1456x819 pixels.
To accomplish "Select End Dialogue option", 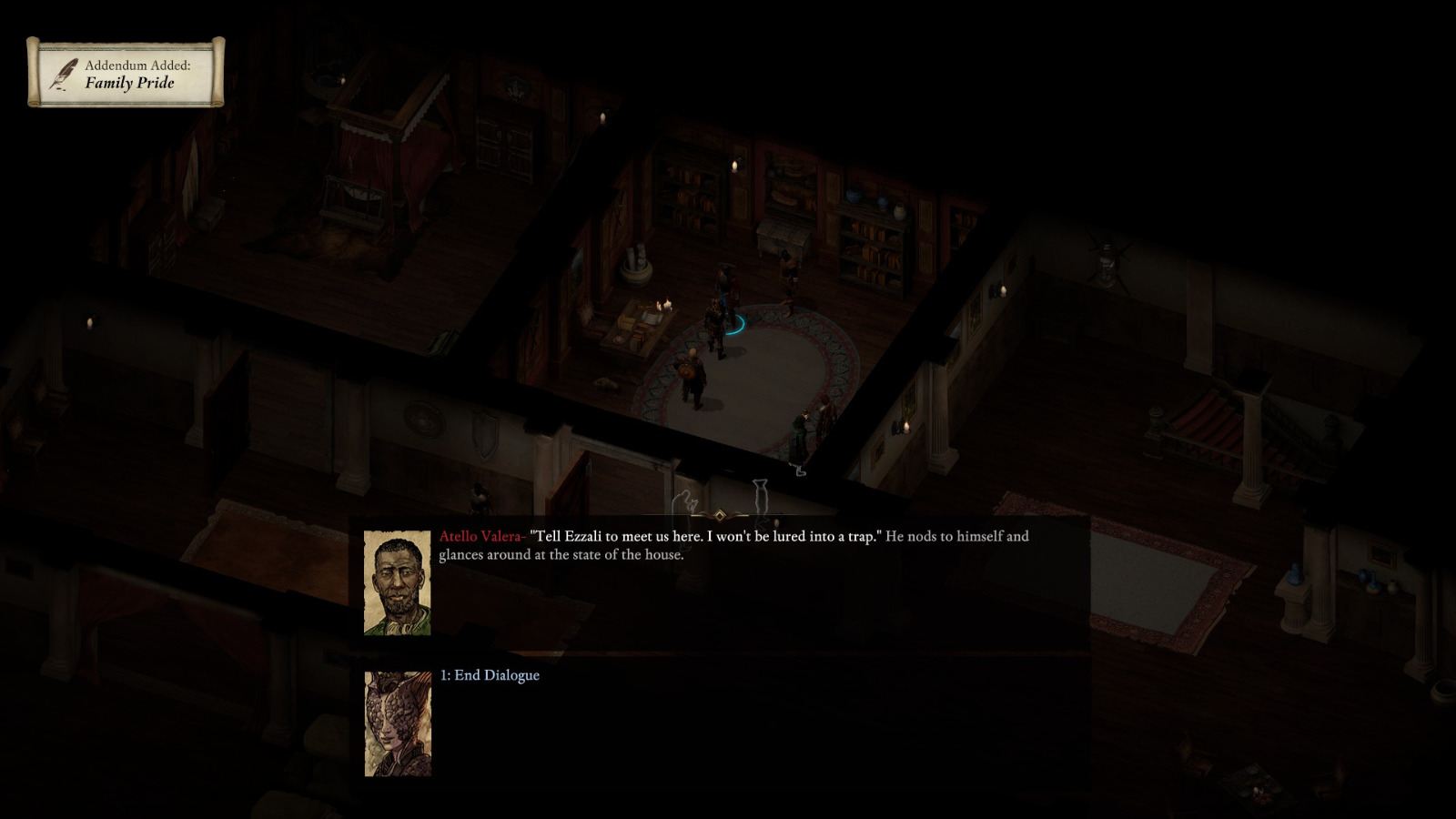I will [x=490, y=676].
